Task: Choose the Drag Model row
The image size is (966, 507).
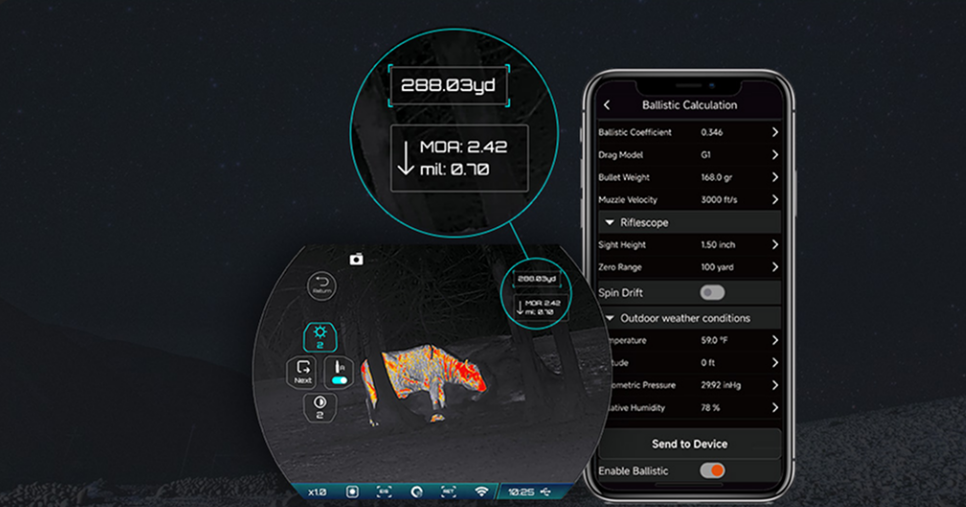Action: coord(688,155)
